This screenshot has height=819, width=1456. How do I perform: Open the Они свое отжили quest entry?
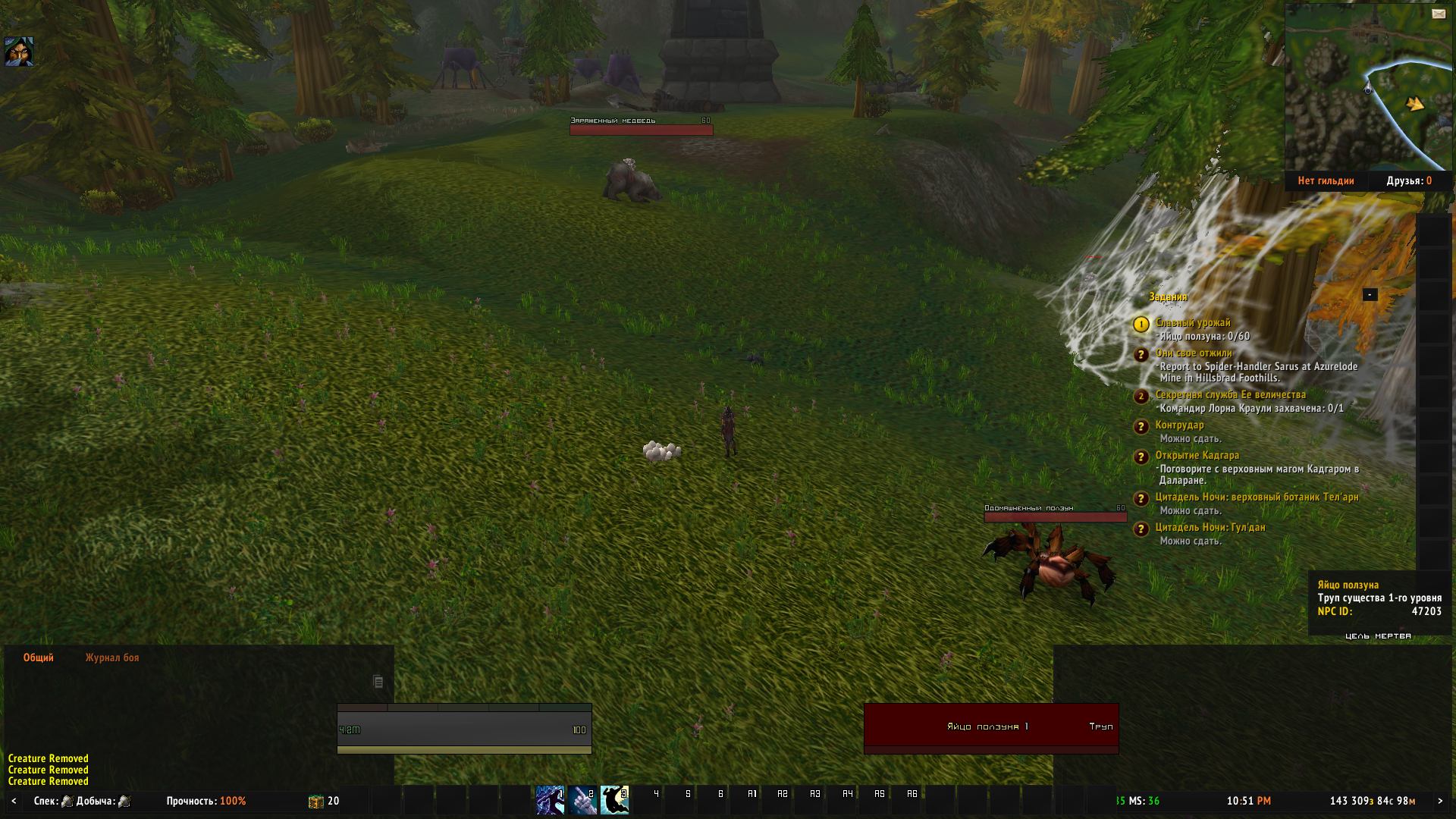[x=1194, y=353]
